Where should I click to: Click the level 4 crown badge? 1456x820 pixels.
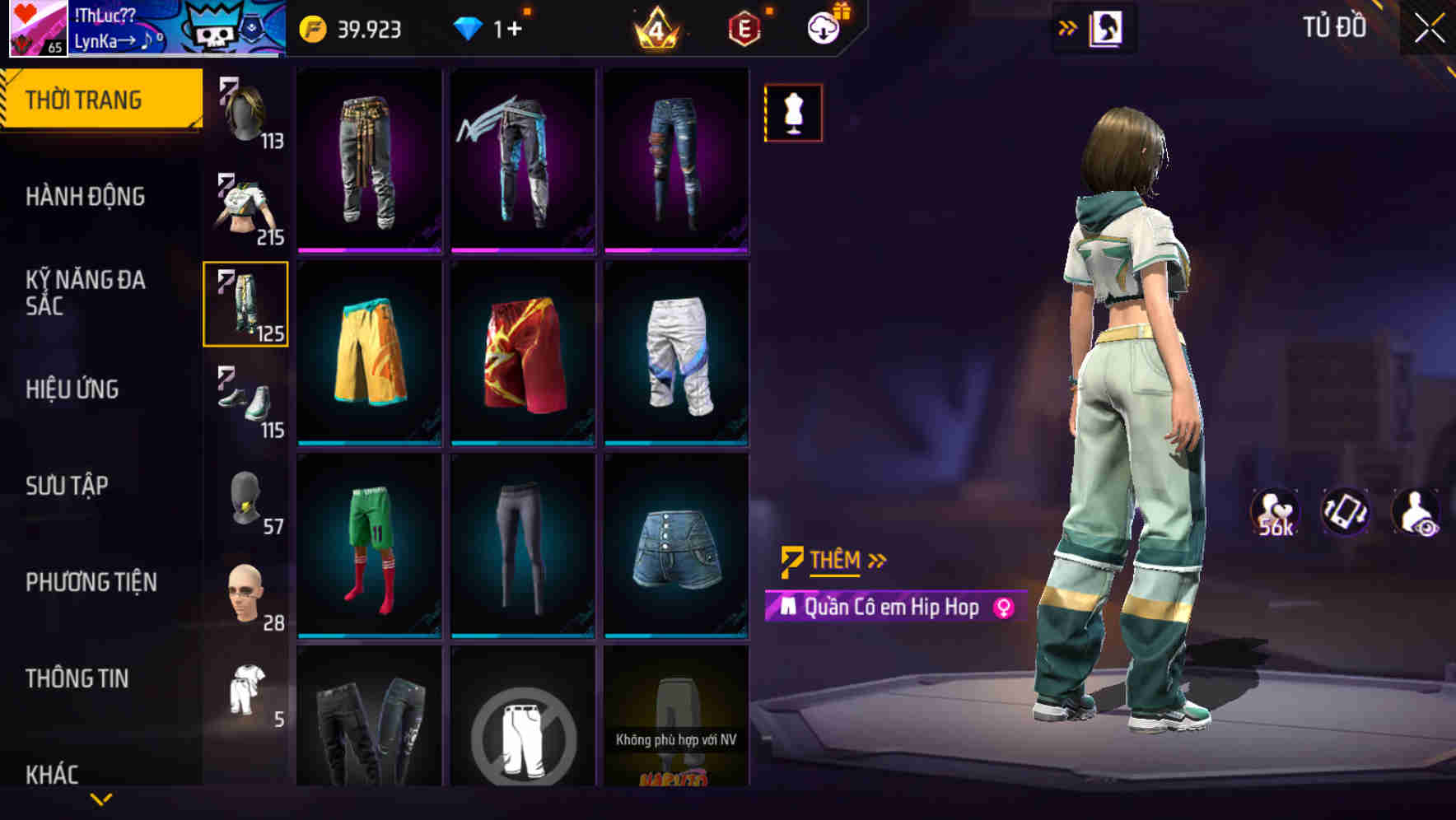(x=659, y=28)
